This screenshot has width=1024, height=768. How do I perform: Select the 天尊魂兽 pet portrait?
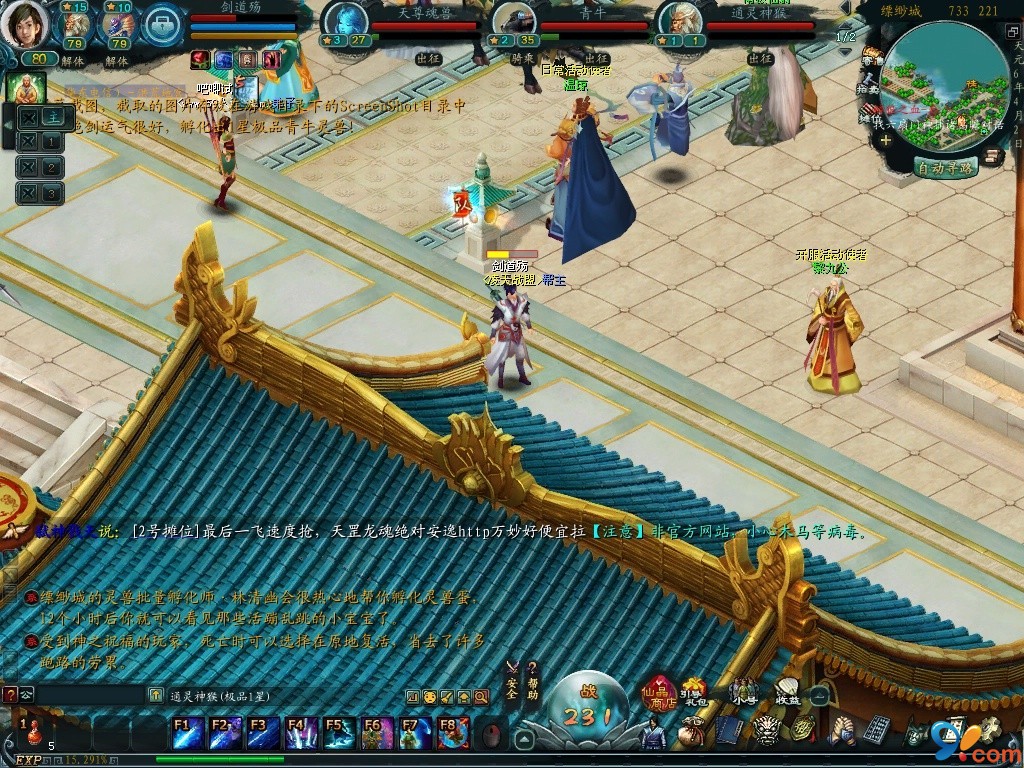tap(345, 20)
